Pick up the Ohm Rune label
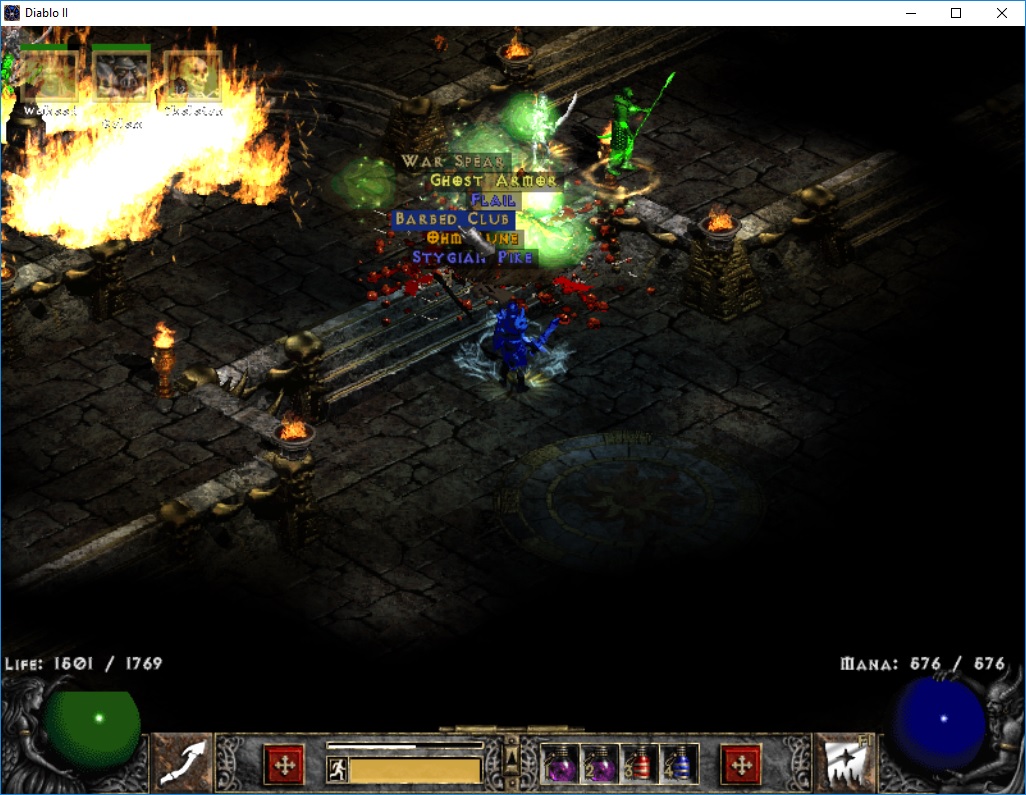Viewport: 1026px width, 795px height. 472,238
